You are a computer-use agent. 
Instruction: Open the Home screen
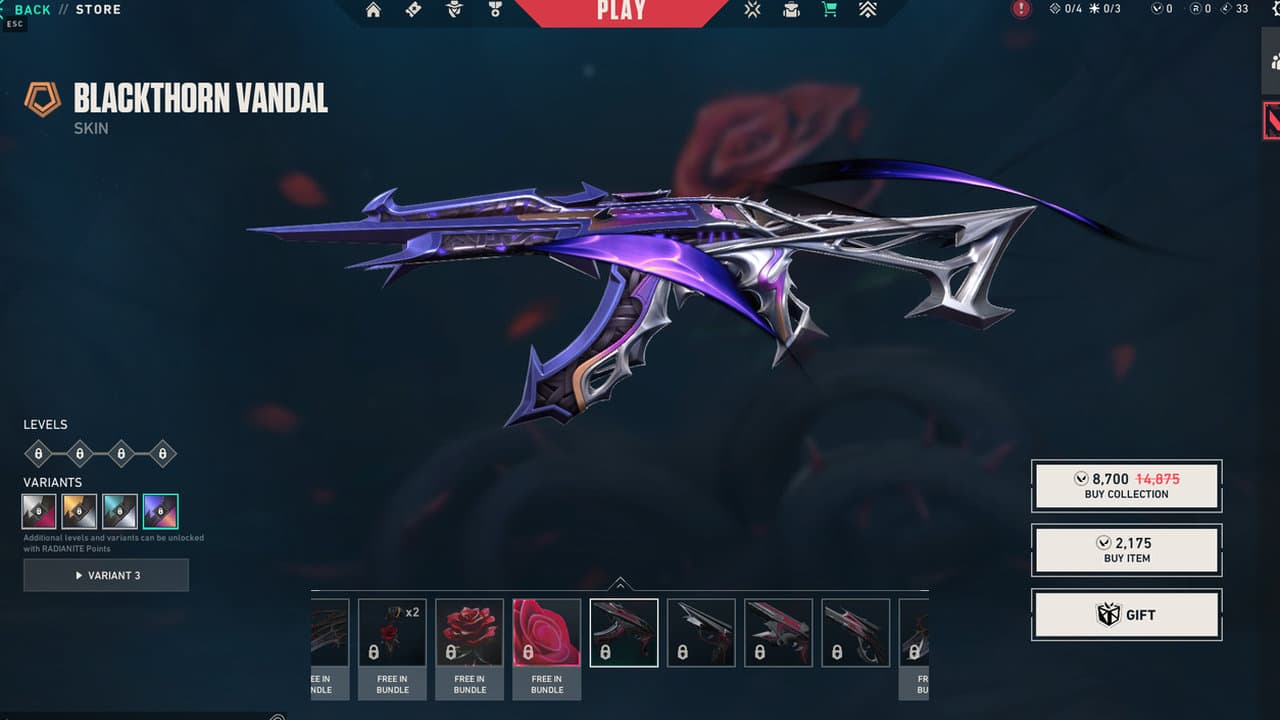(373, 12)
